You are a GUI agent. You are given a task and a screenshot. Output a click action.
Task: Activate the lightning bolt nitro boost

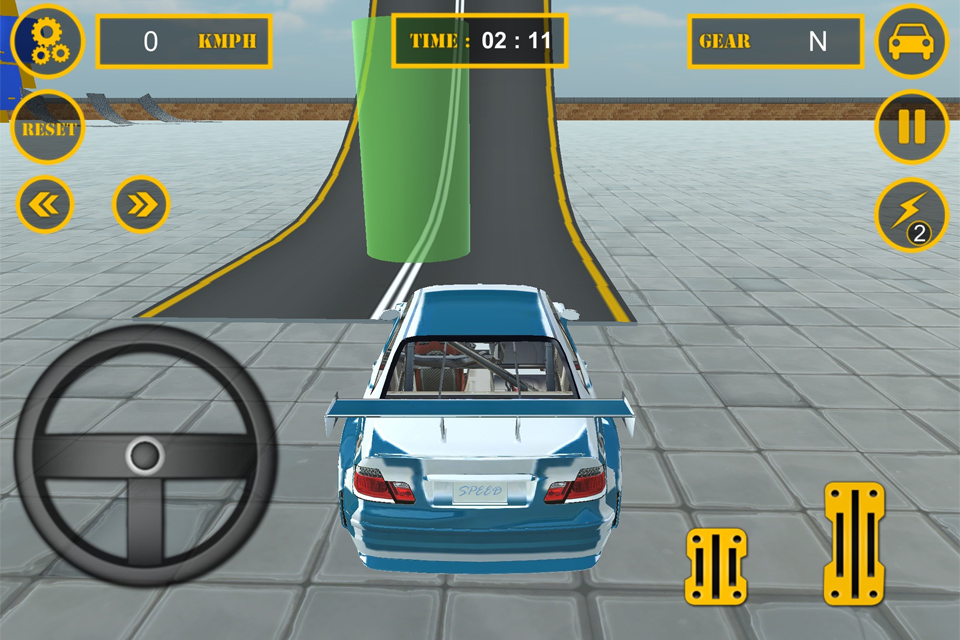click(911, 214)
